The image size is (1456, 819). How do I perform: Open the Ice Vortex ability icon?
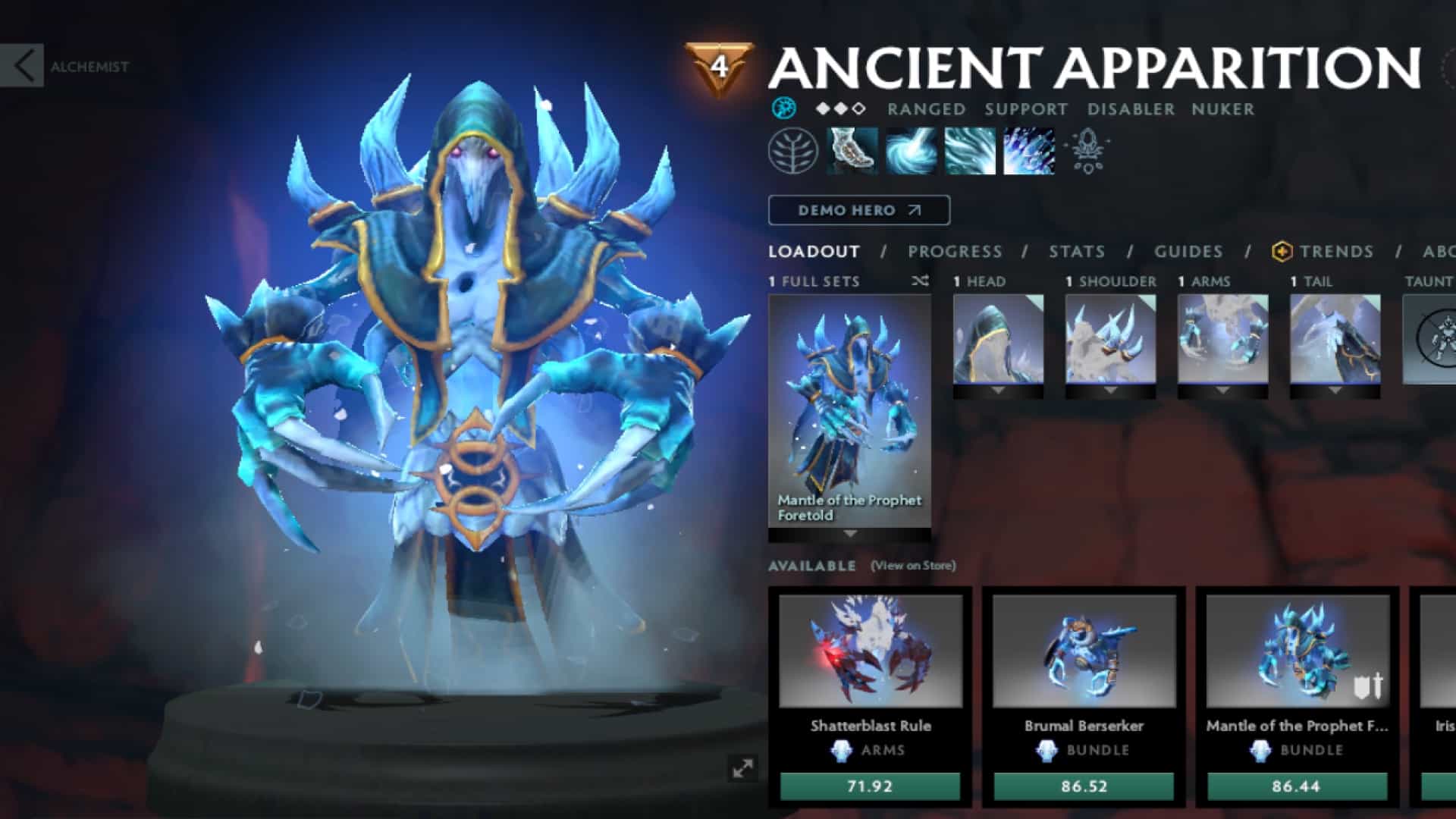pyautogui.click(x=910, y=150)
